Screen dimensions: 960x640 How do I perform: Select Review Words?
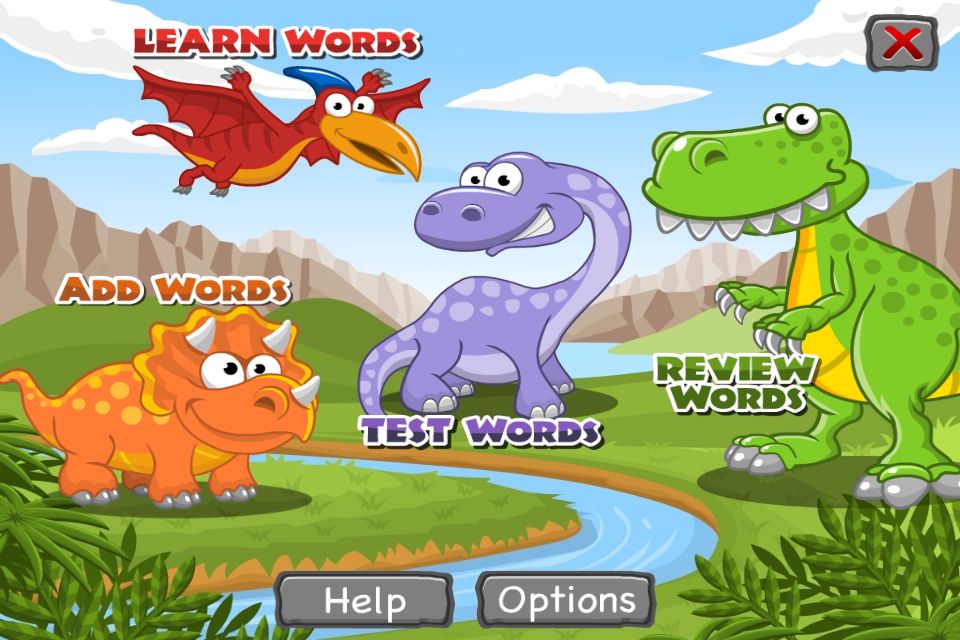pos(735,383)
